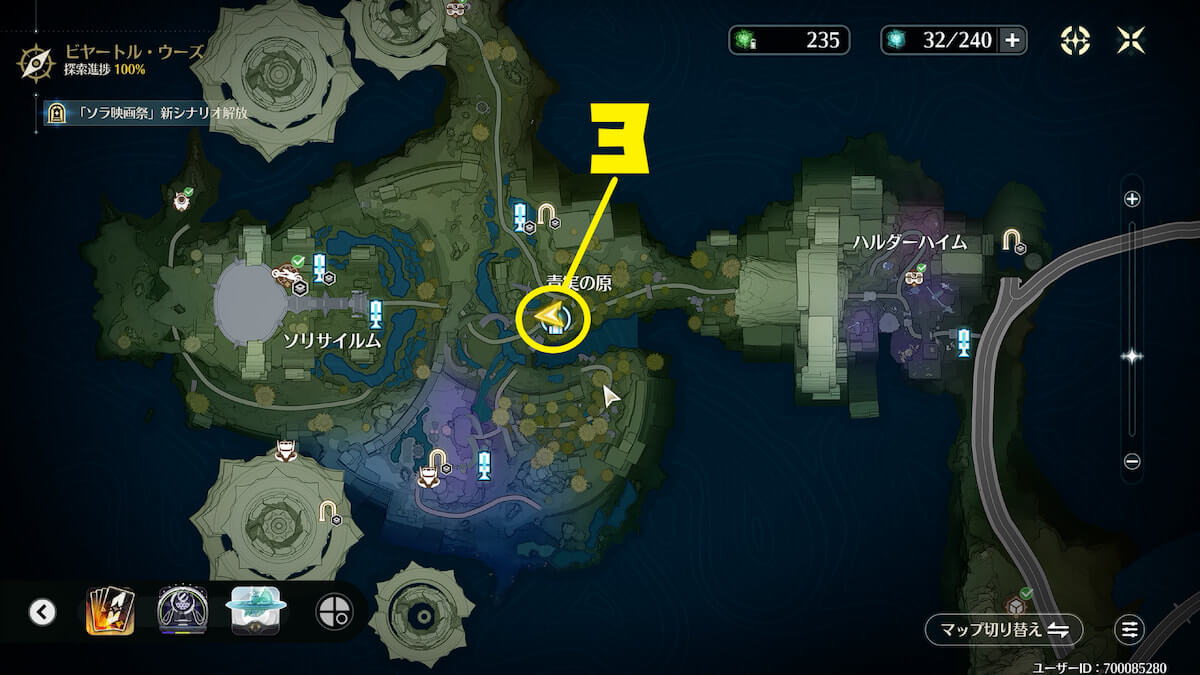This screenshot has width=1200, height=675.
Task: Add more waveplates with the plus button
Action: (x=1012, y=40)
